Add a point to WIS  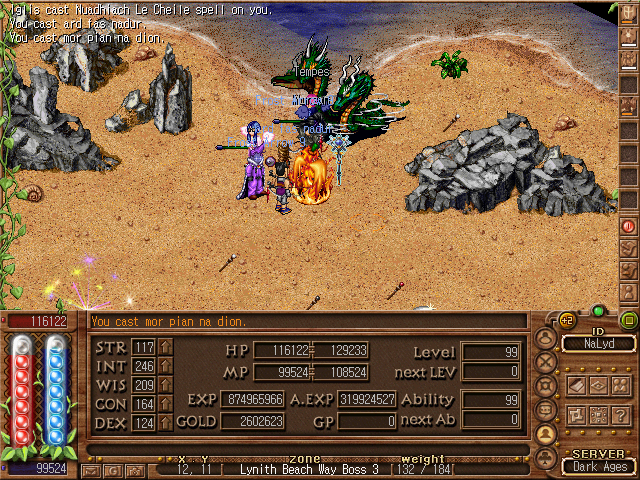coord(165,385)
